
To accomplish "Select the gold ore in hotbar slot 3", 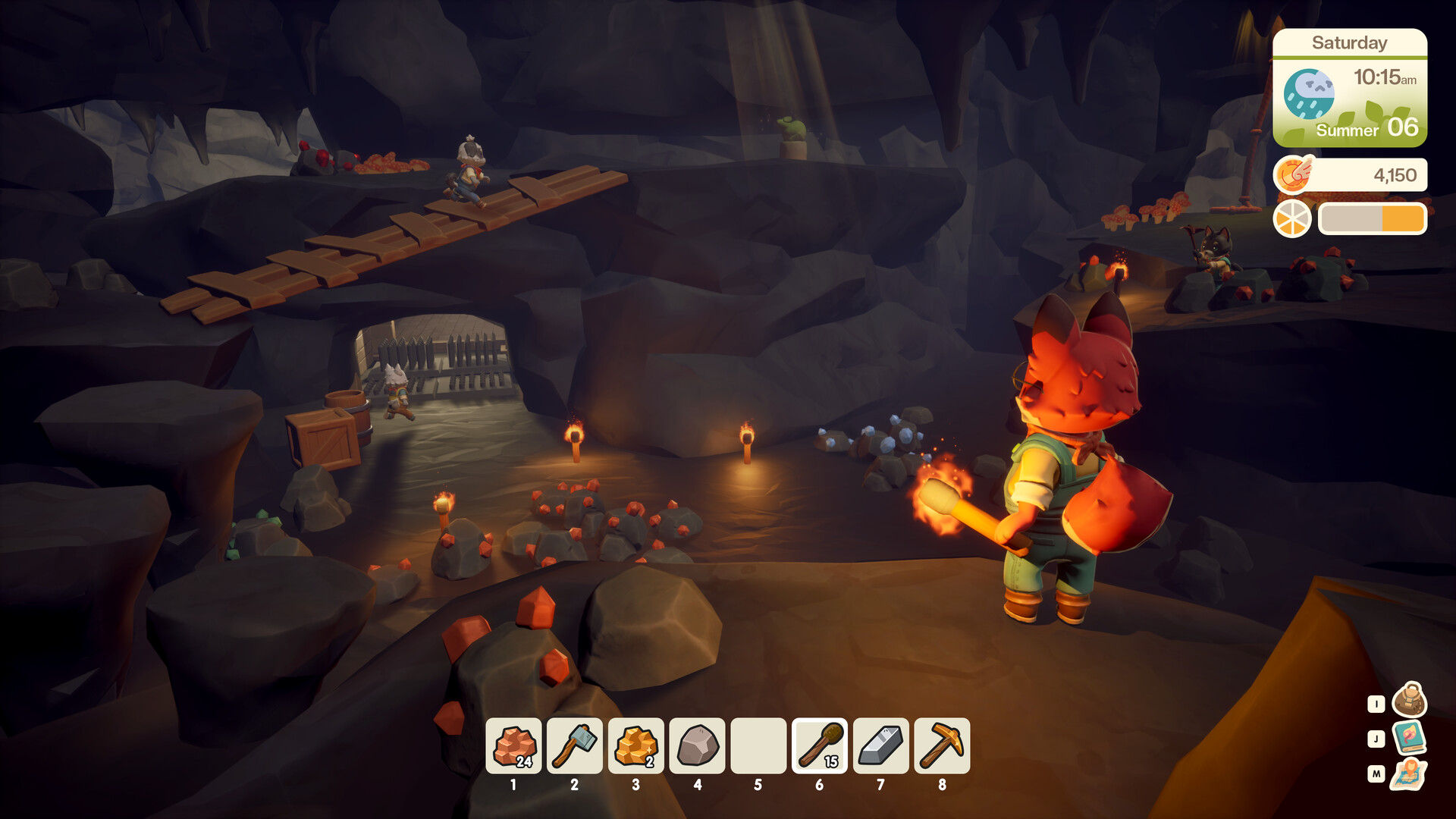I will (635, 746).
